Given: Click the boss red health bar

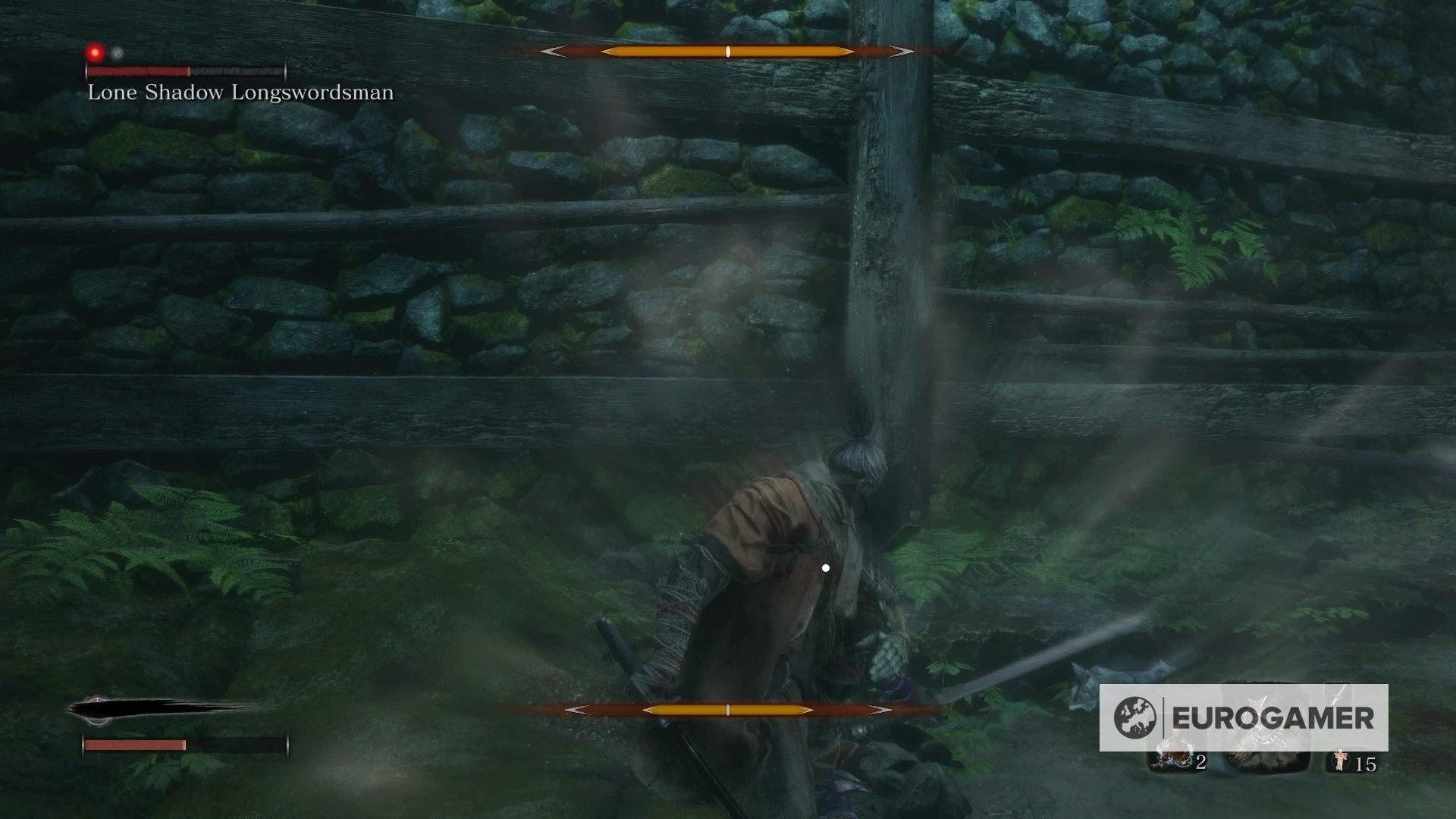Looking at the screenshot, I should tap(136, 72).
